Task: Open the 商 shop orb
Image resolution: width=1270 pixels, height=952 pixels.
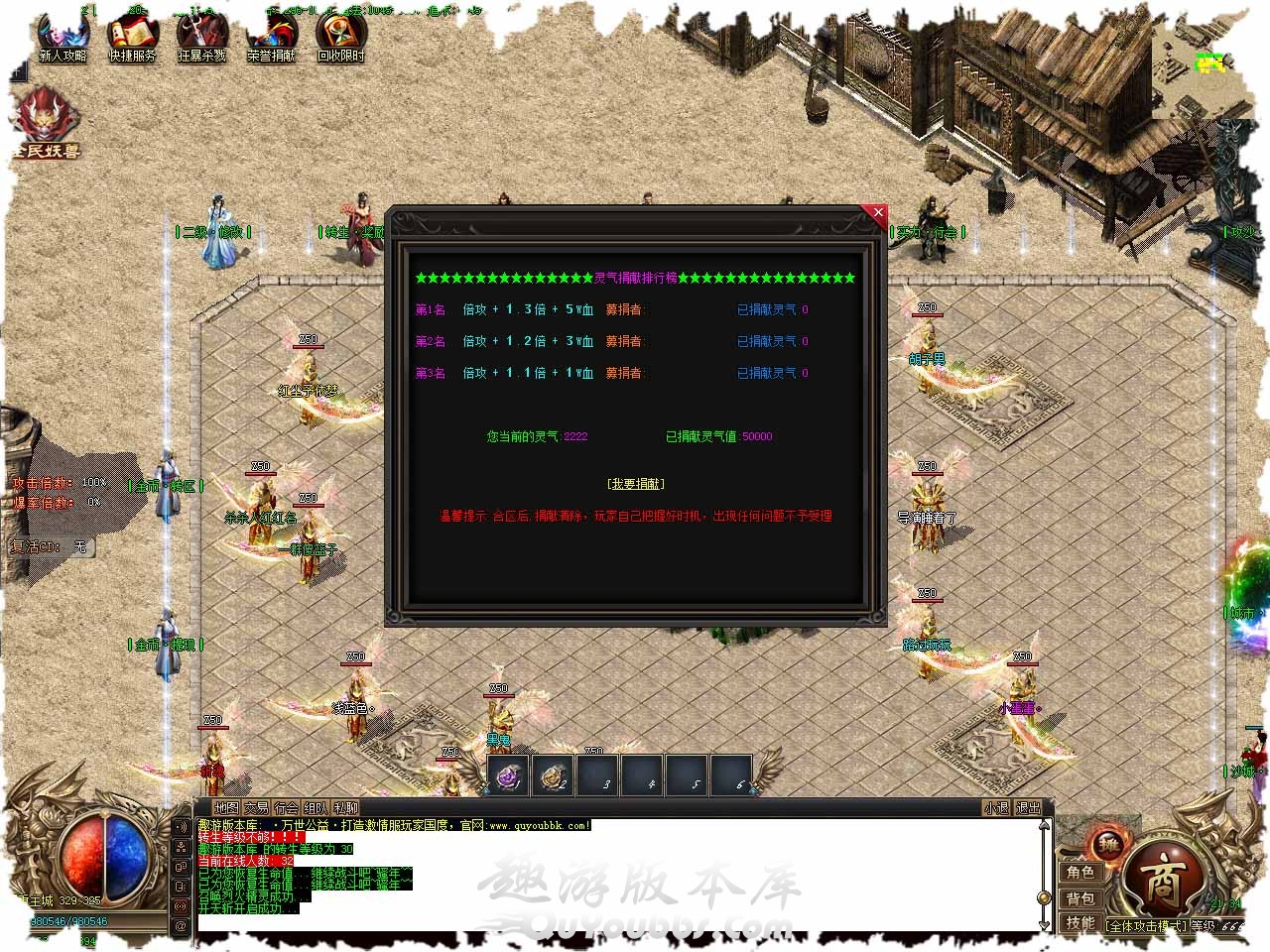Action: click(x=1162, y=881)
